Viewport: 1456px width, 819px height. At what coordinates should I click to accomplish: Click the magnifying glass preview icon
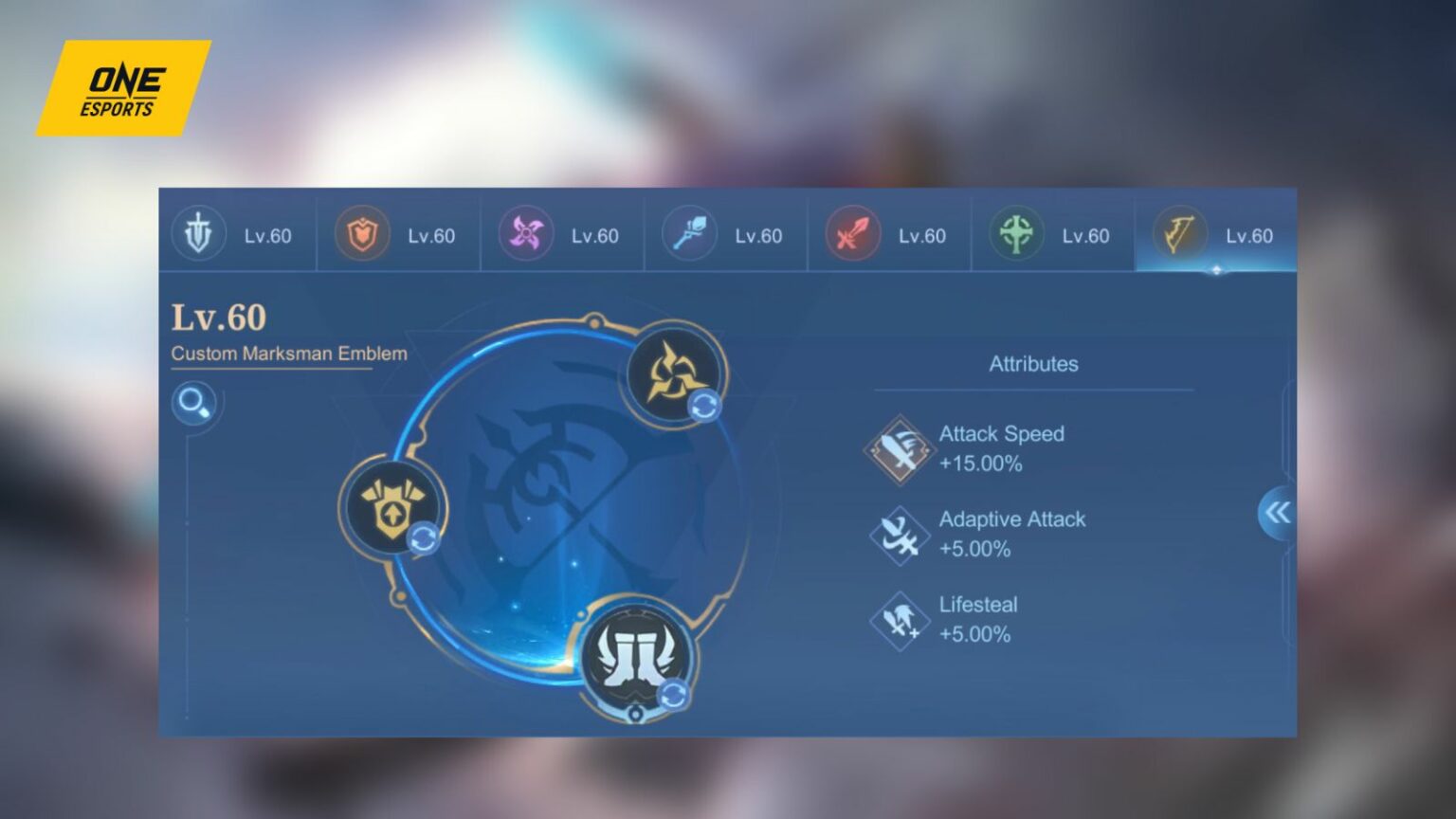(x=194, y=404)
